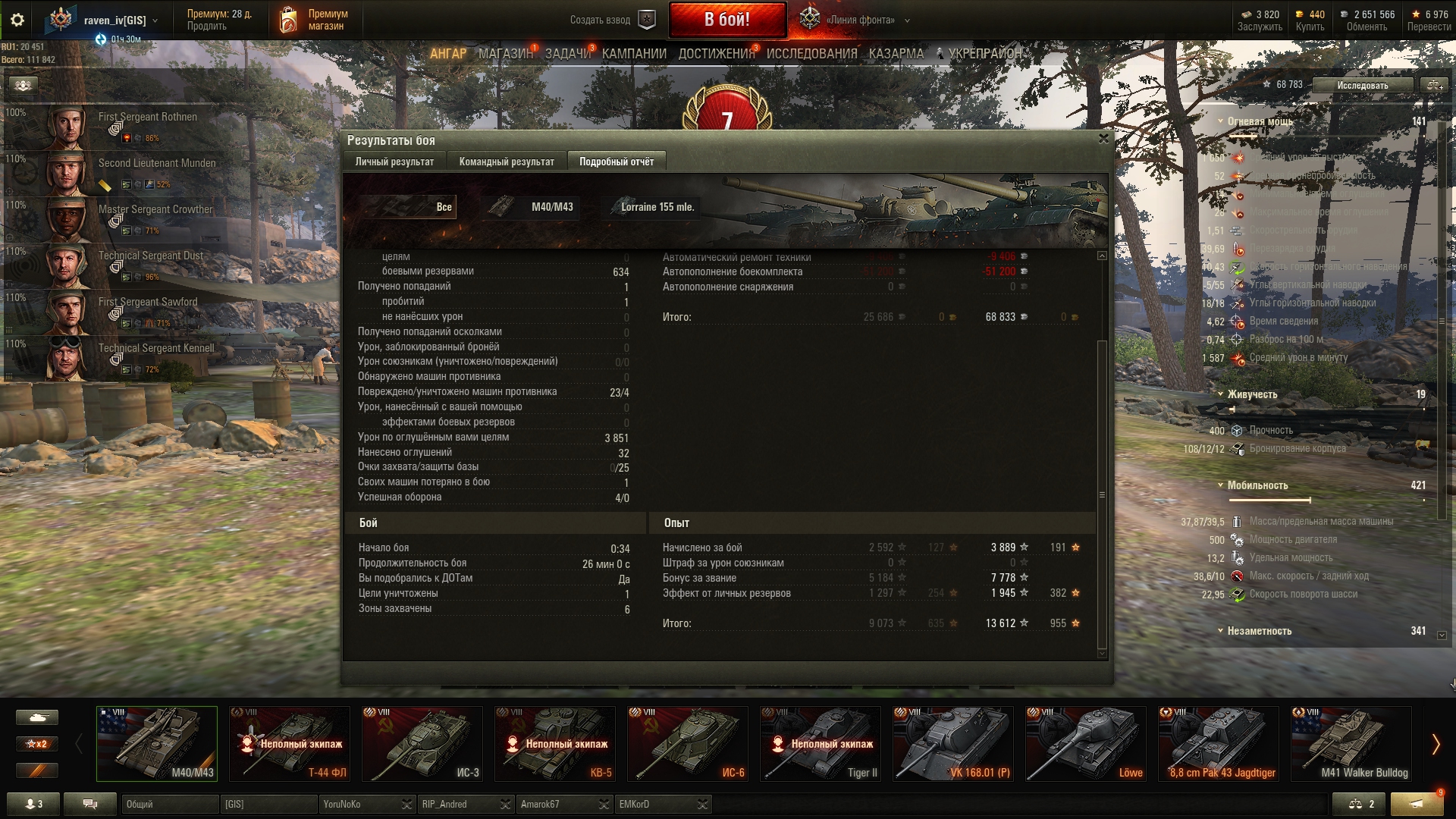This screenshot has width=1456, height=819.
Task: Open the ИССЛЕДОВАНИЯ tech tree
Action: pyautogui.click(x=811, y=54)
